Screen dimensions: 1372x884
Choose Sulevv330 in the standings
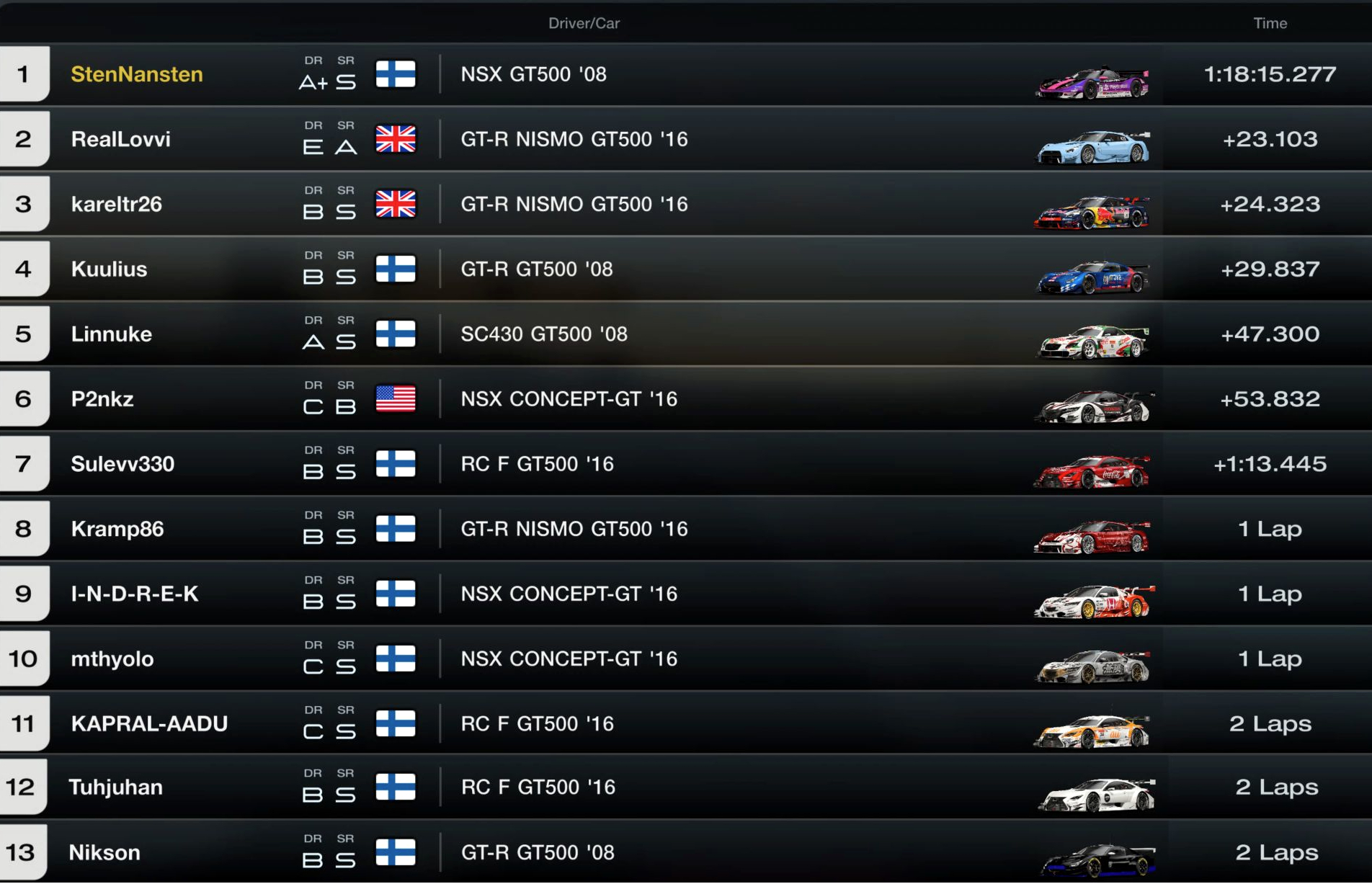coord(122,463)
